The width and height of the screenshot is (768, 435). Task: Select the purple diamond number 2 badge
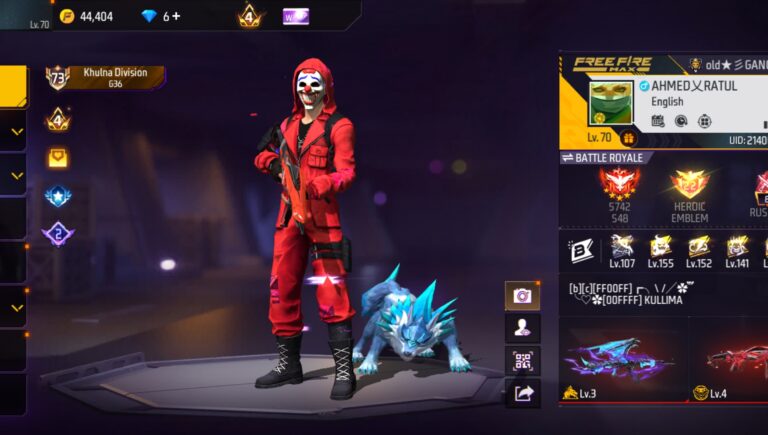(58, 234)
